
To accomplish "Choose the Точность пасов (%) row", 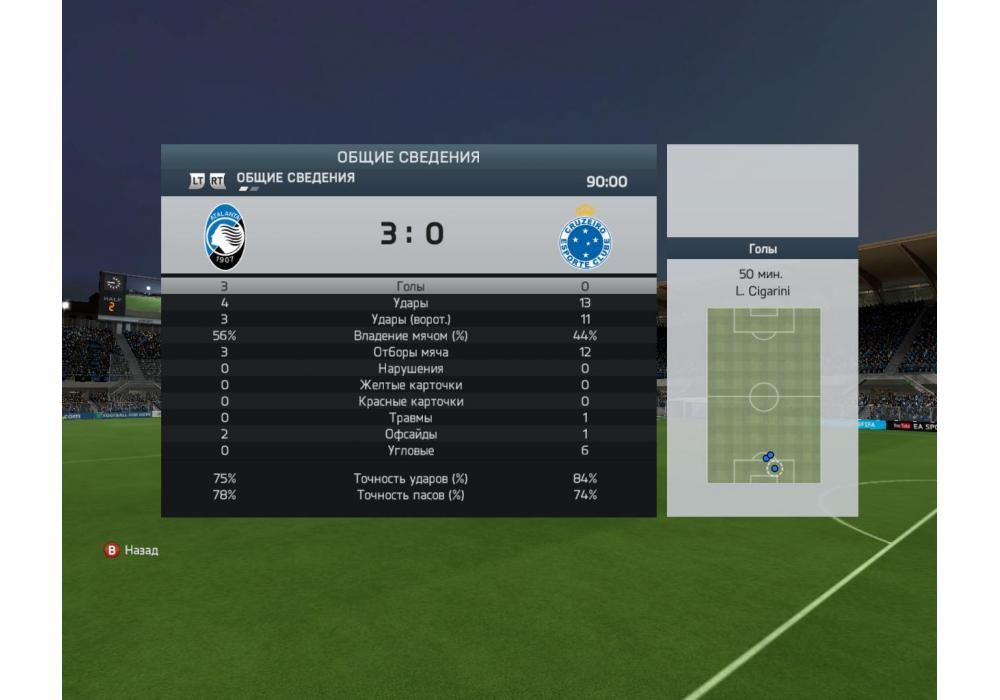I will (x=410, y=495).
